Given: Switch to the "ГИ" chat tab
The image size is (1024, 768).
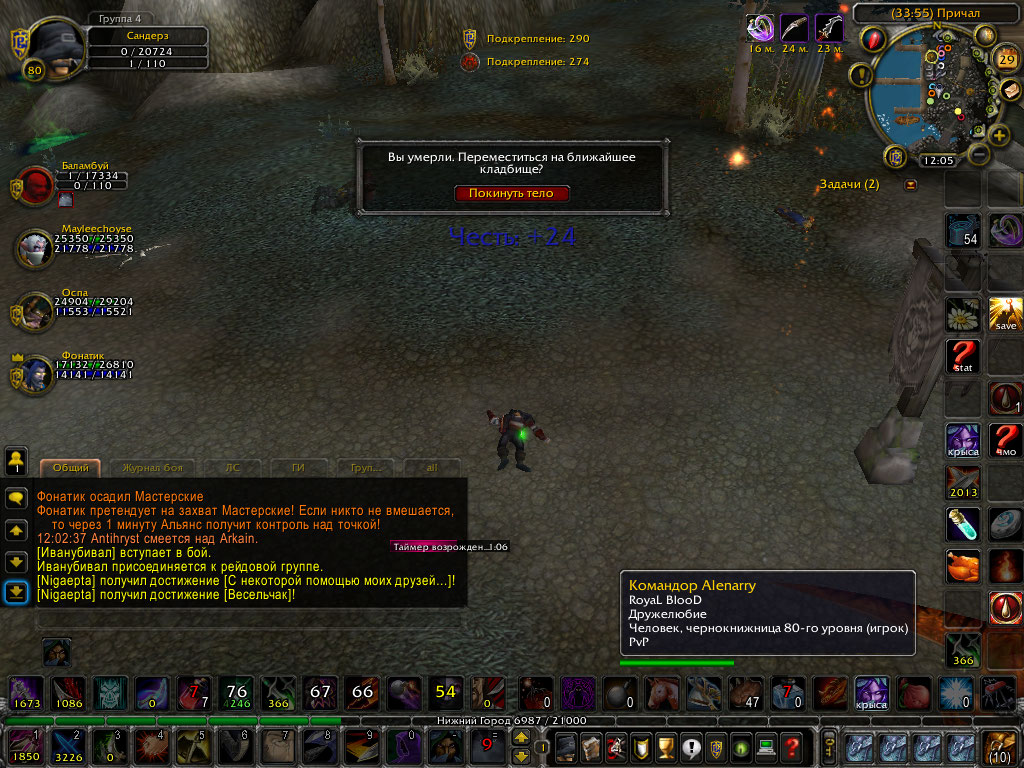Looking at the screenshot, I should [x=298, y=467].
